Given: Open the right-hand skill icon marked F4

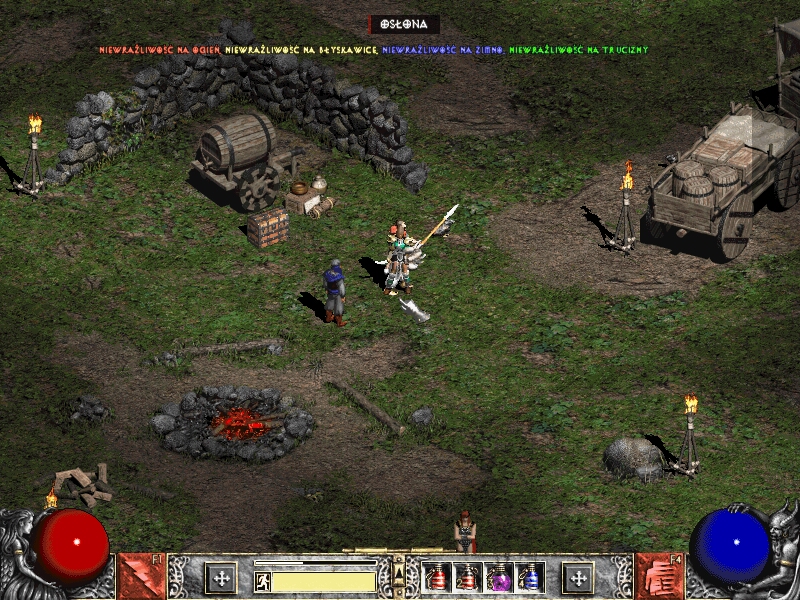Looking at the screenshot, I should click(658, 577).
